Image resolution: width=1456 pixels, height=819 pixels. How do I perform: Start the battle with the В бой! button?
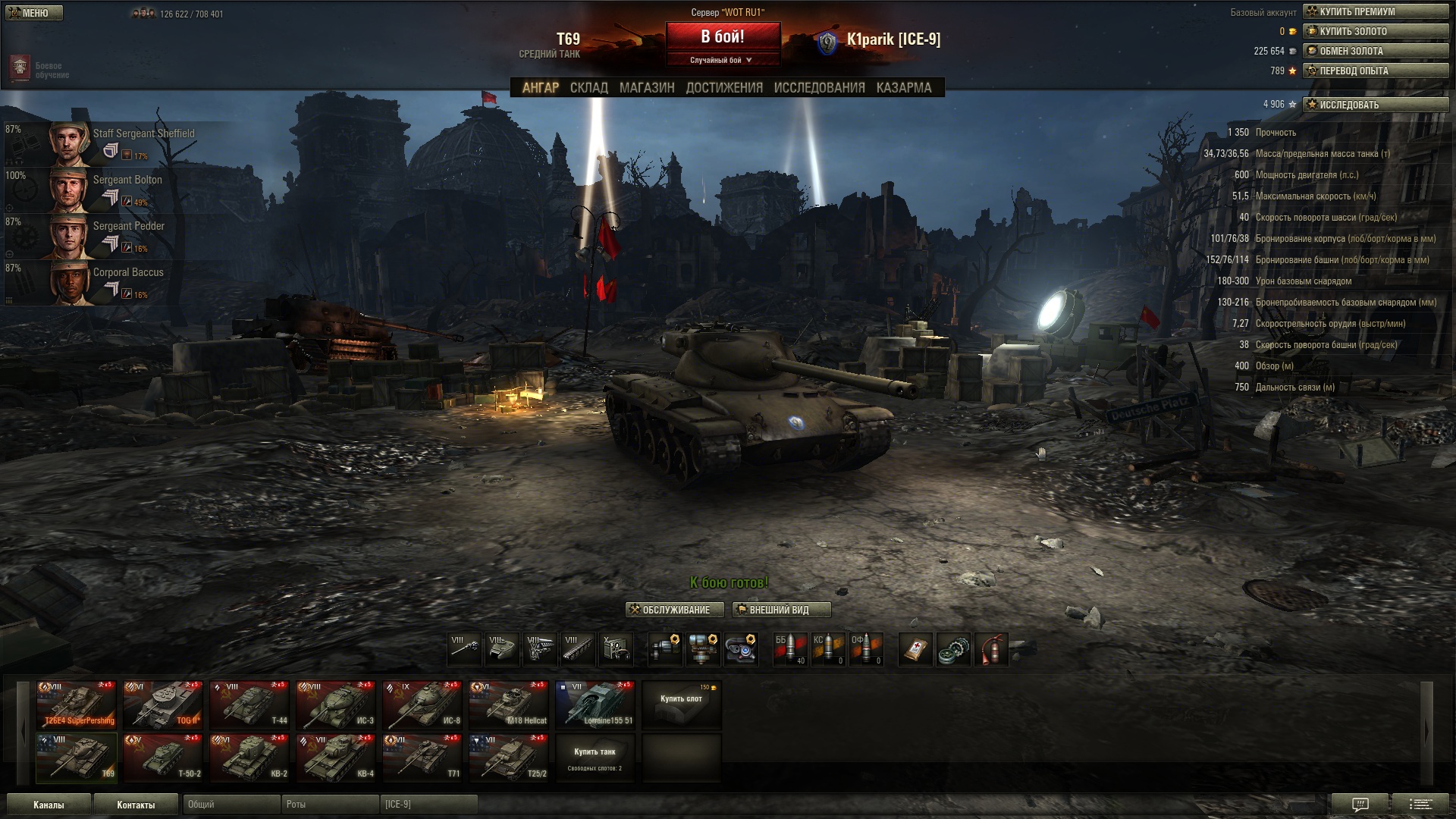(723, 36)
